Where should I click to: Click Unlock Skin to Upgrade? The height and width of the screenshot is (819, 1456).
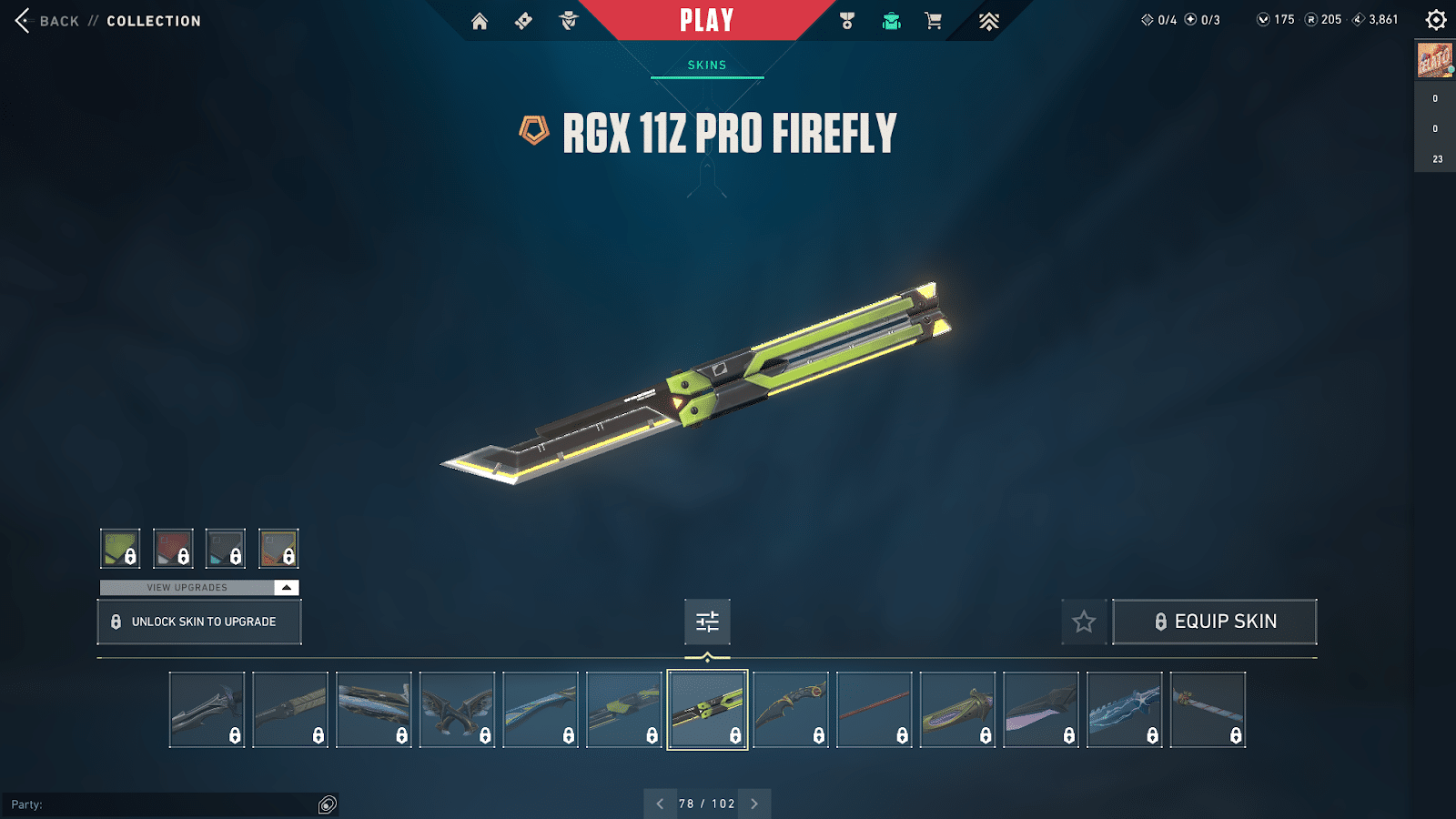click(198, 622)
